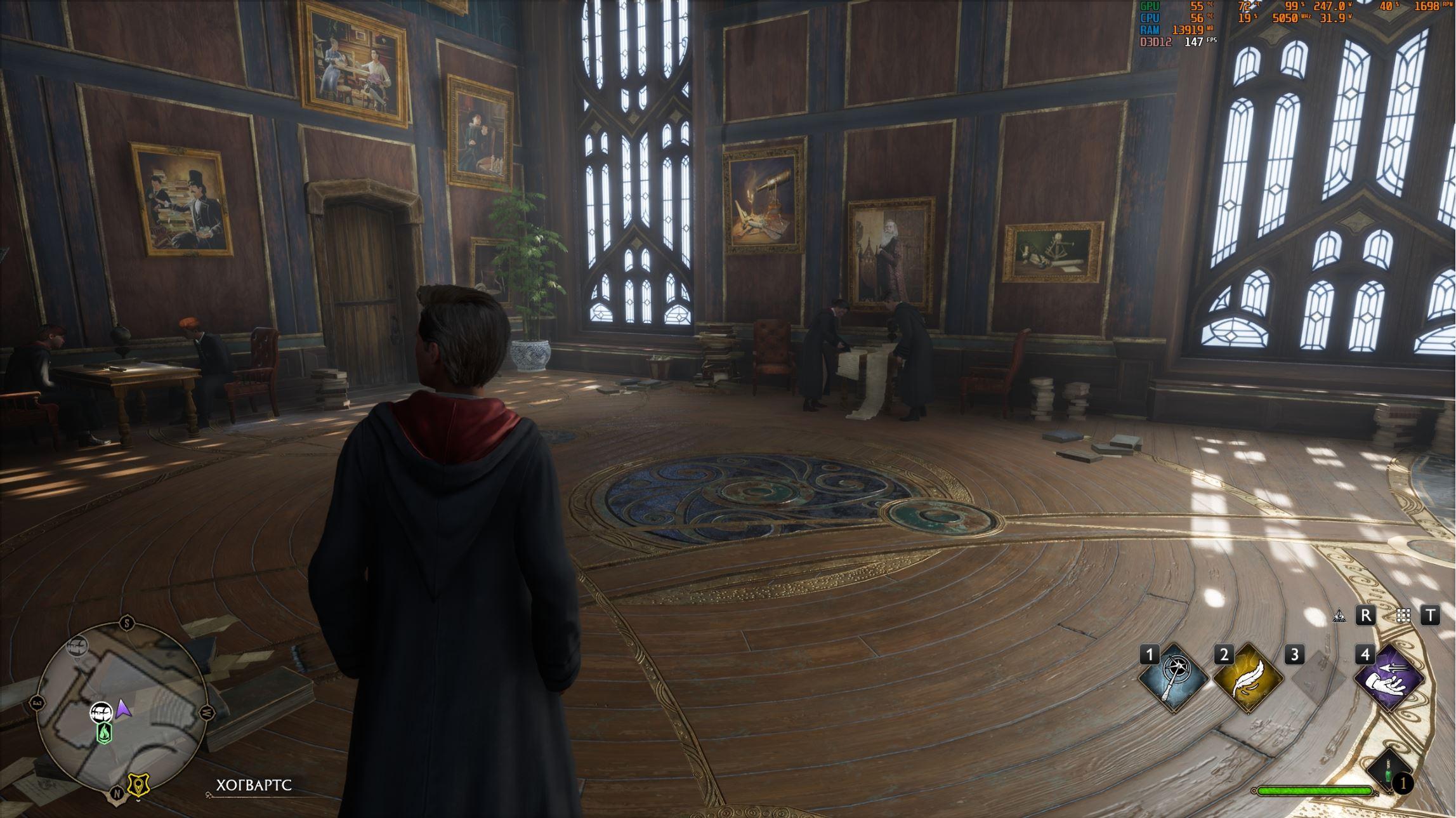Open the spell set grid icon
1456x818 pixels.
1403,616
